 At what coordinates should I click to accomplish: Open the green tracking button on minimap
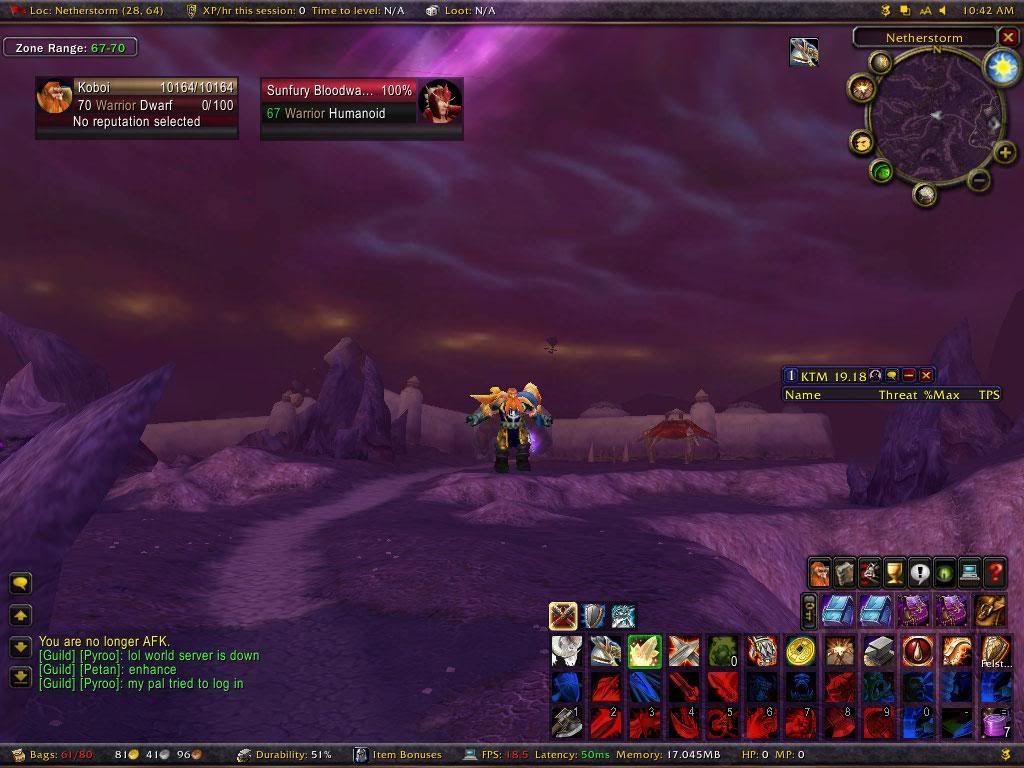[x=882, y=171]
